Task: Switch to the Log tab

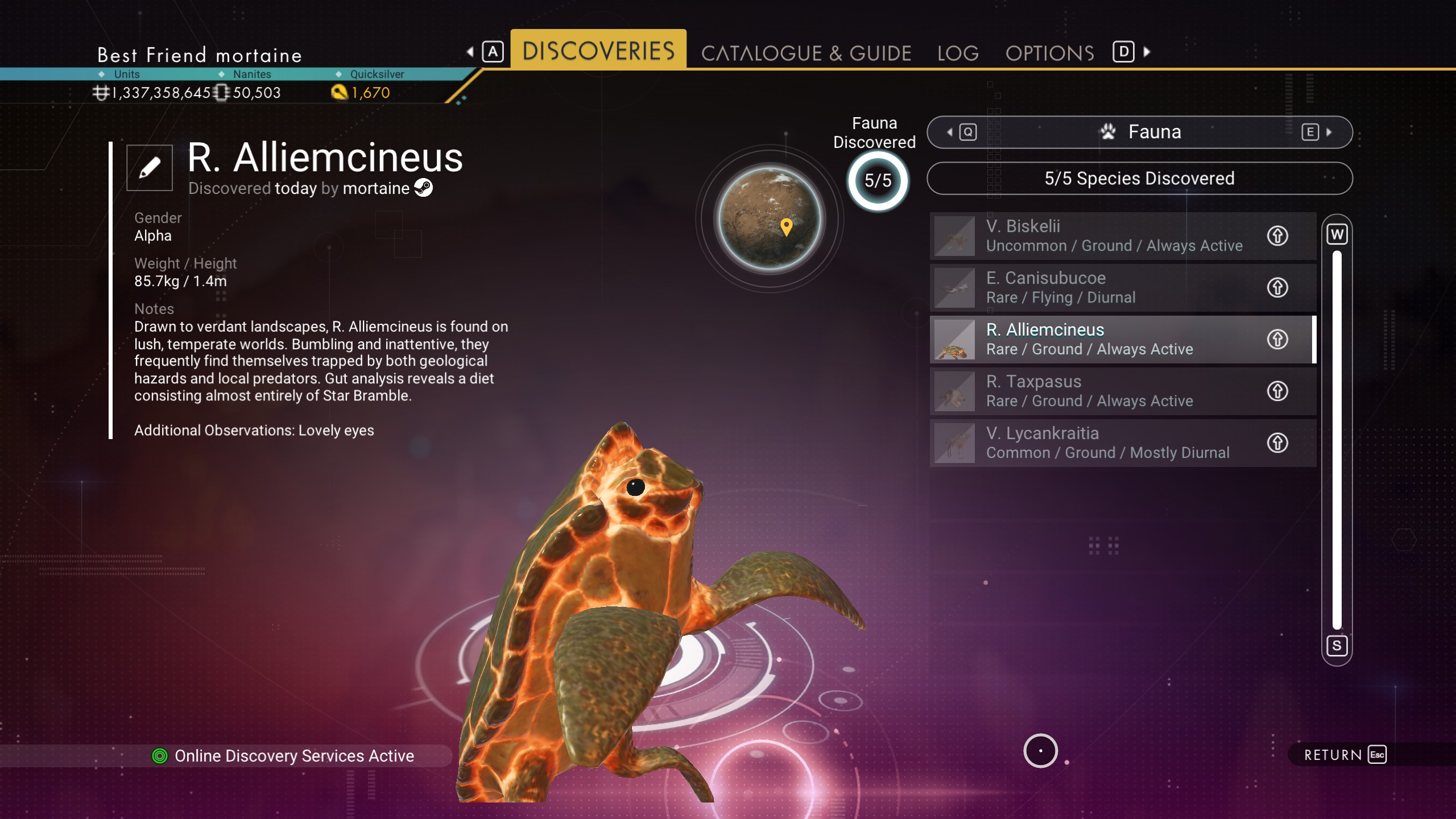Action: tap(958, 53)
